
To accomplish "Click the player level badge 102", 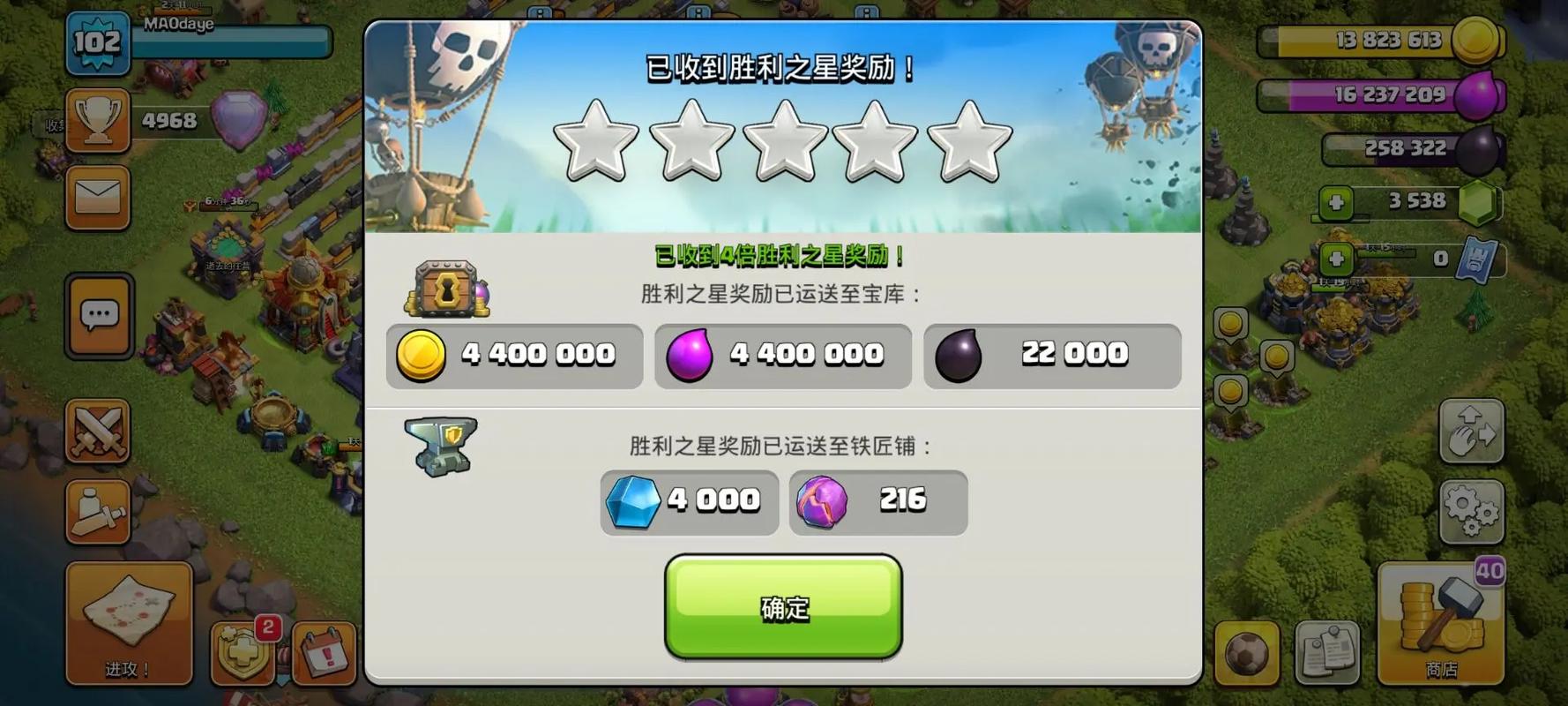I will pyautogui.click(x=98, y=40).
